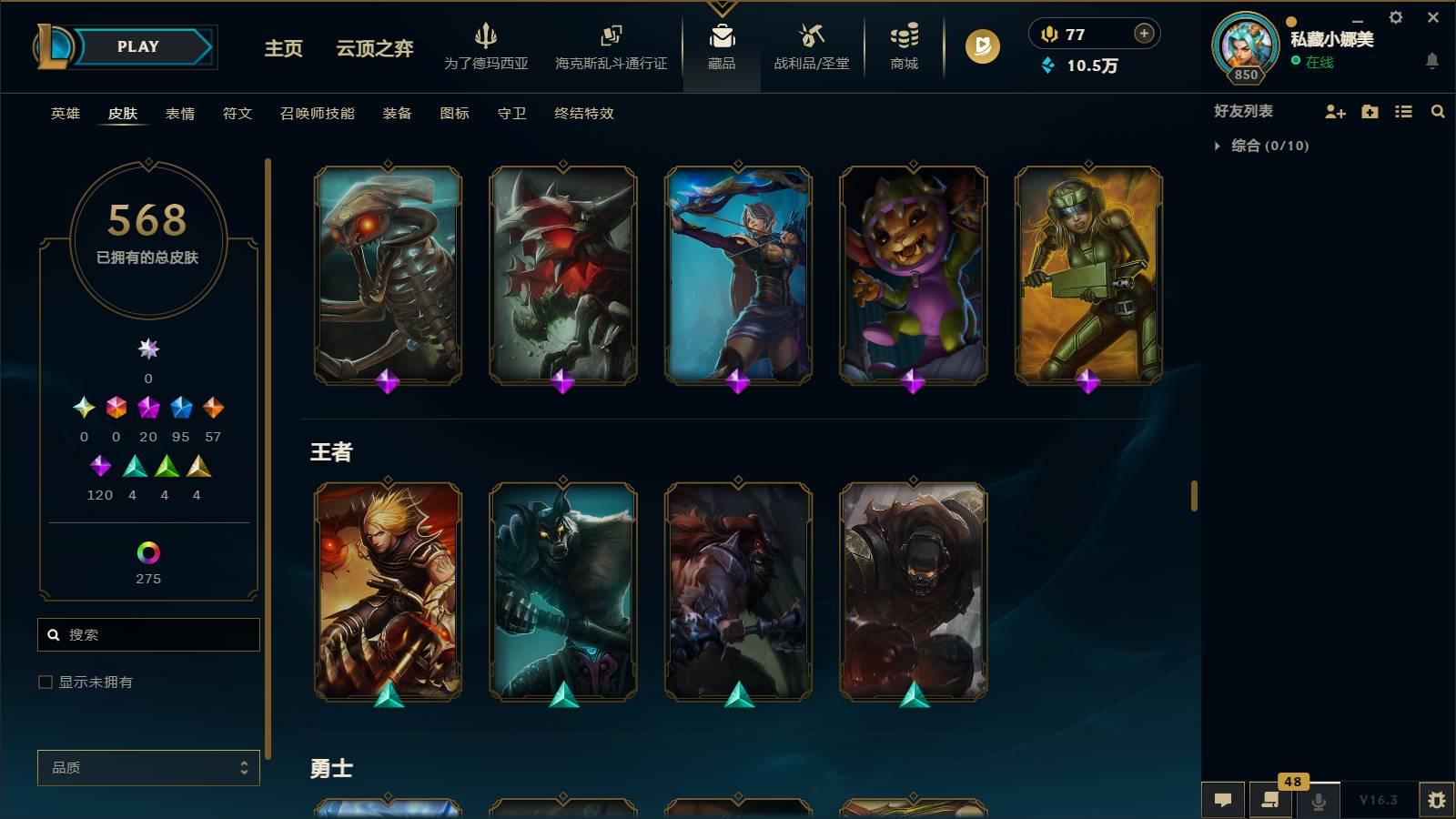Open the 品质 quality dropdown

(x=147, y=767)
